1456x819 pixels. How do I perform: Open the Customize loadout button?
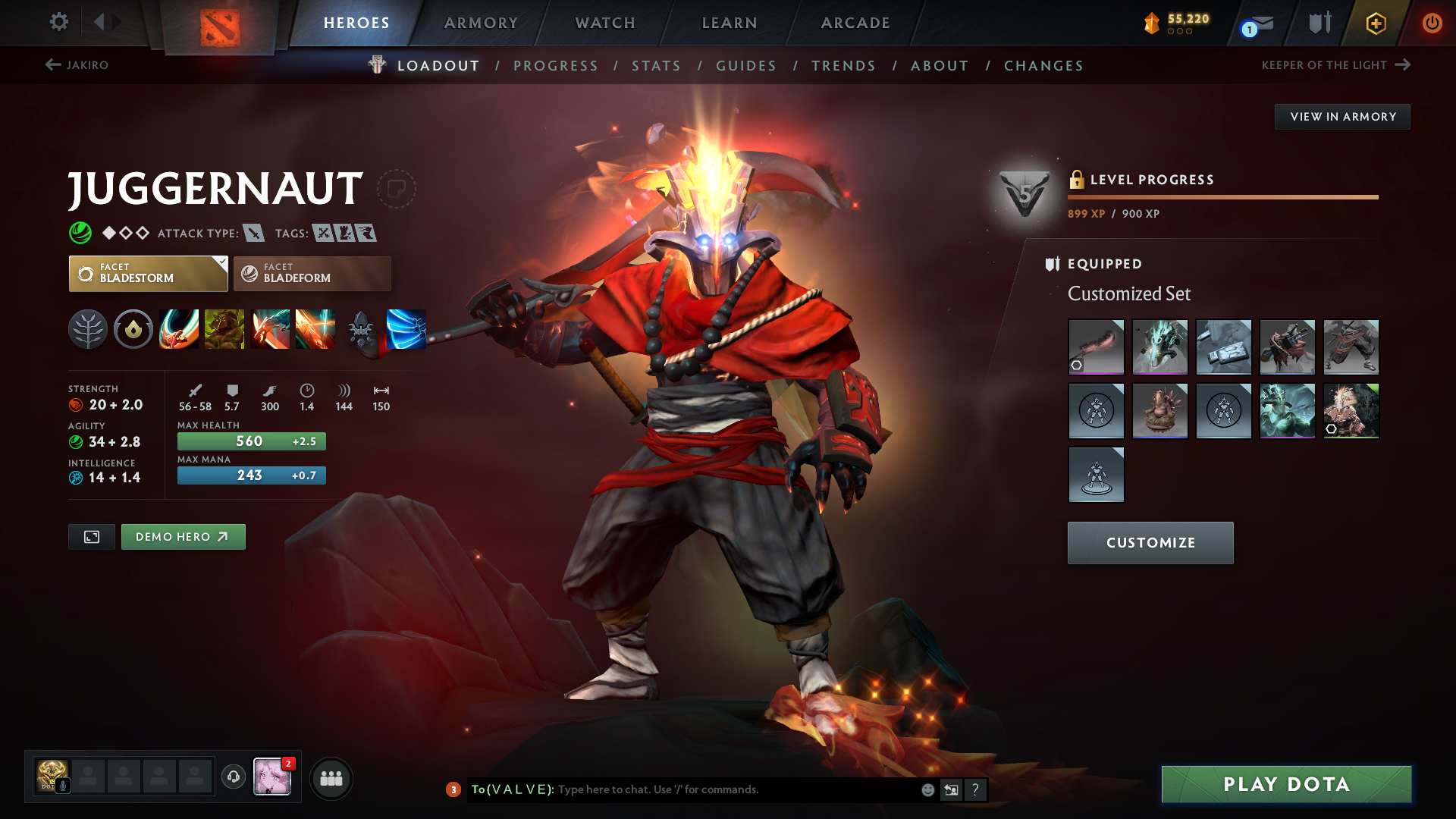pos(1150,543)
